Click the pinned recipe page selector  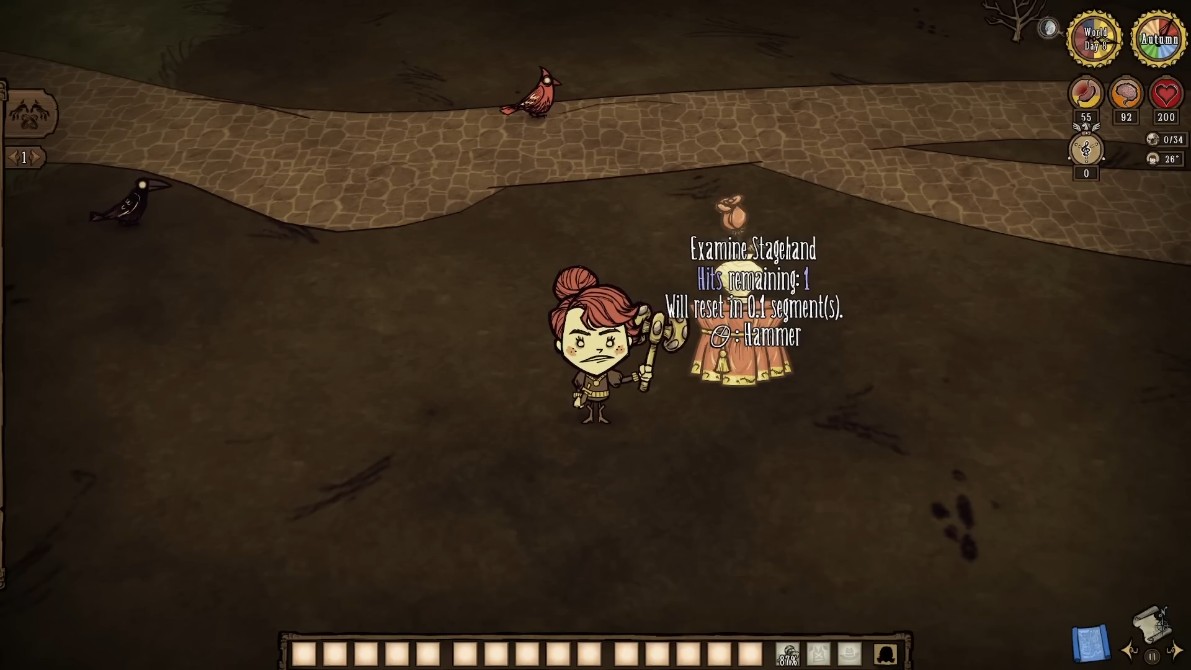(24, 157)
